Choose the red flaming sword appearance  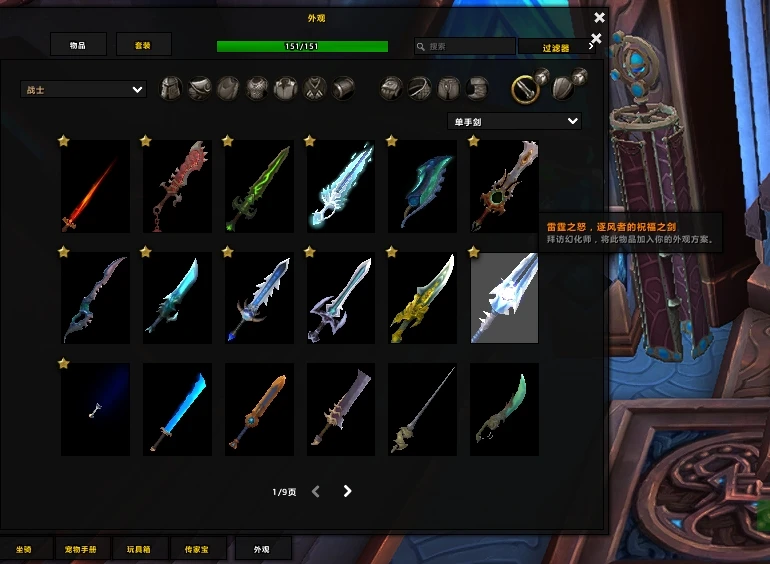(x=95, y=186)
